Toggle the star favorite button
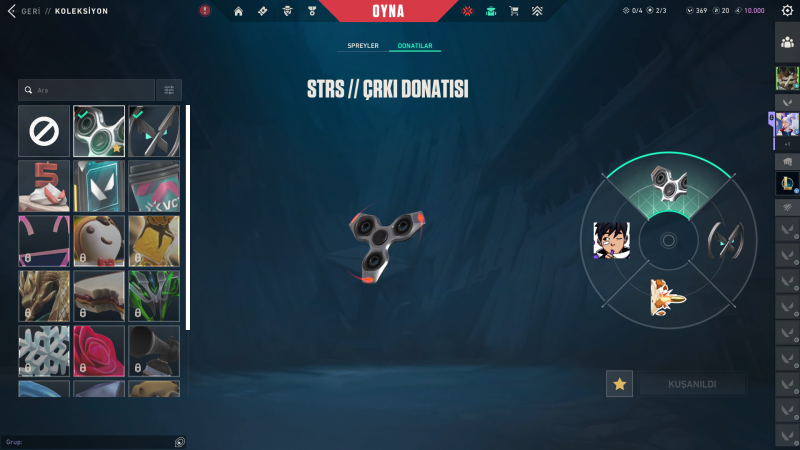The width and height of the screenshot is (800, 450). (x=619, y=384)
